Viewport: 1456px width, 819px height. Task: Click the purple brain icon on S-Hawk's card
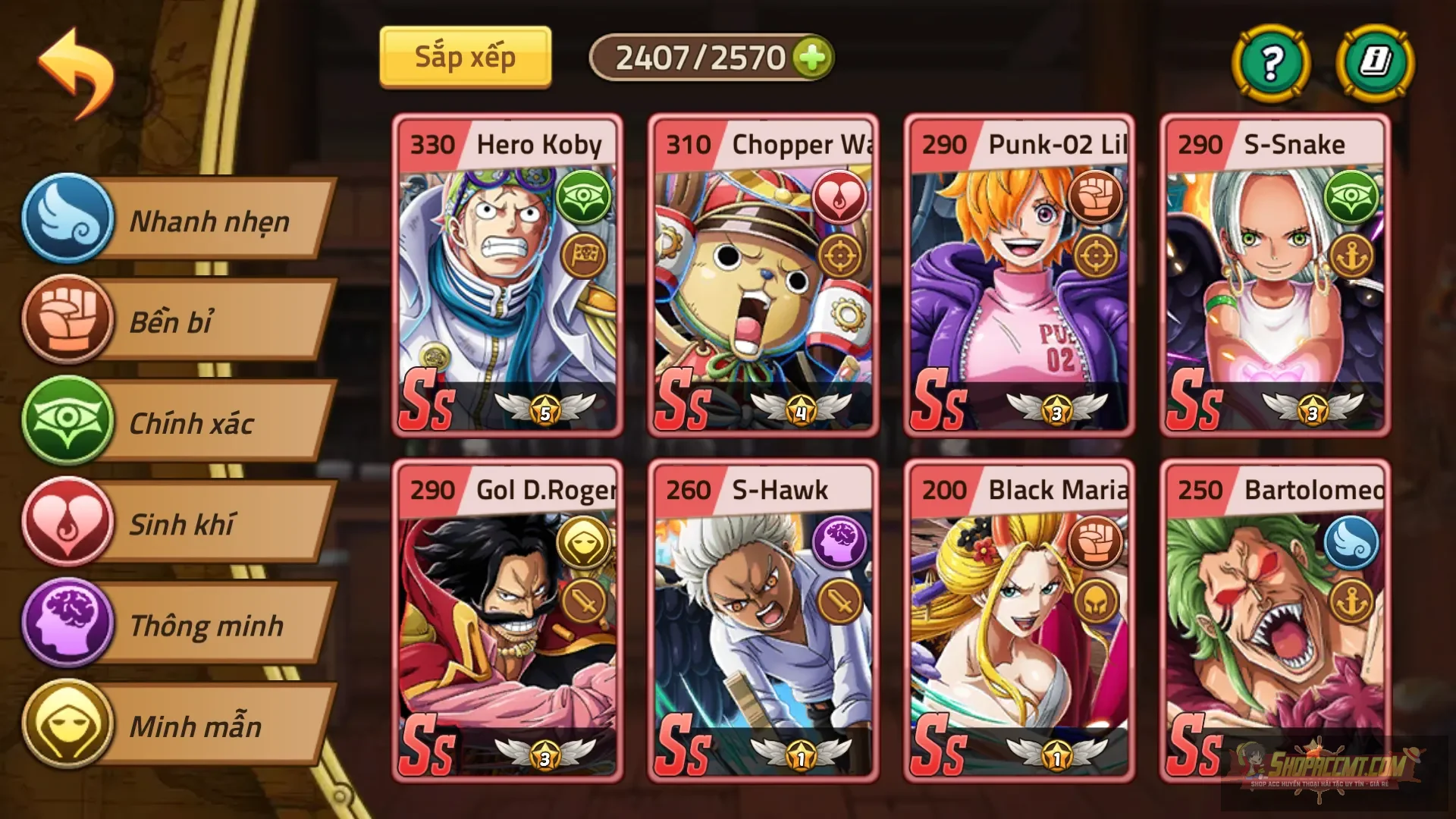839,544
